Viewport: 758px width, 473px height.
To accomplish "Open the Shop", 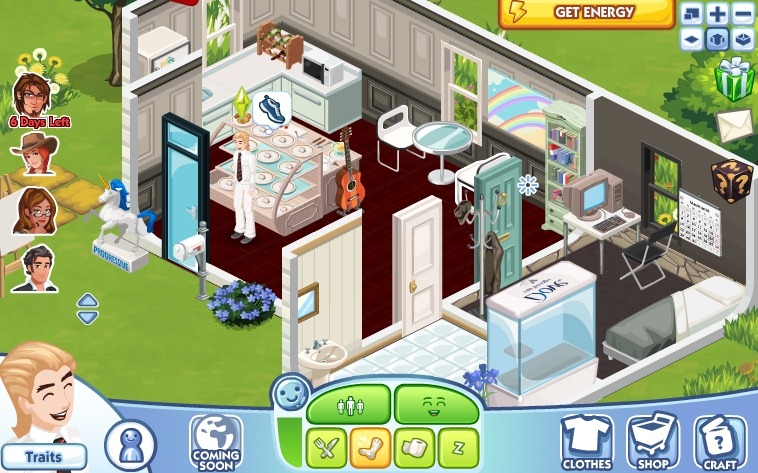I will point(653,441).
